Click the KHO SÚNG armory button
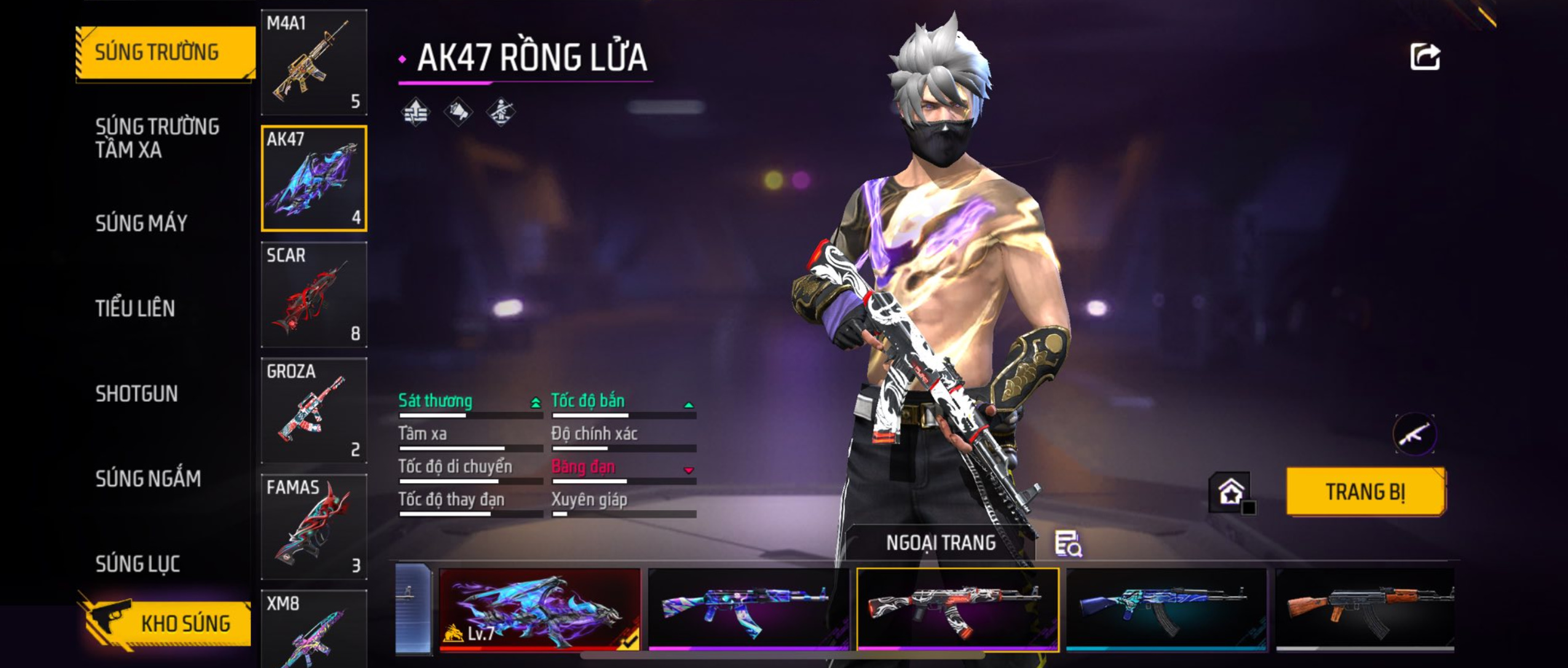 tap(166, 624)
